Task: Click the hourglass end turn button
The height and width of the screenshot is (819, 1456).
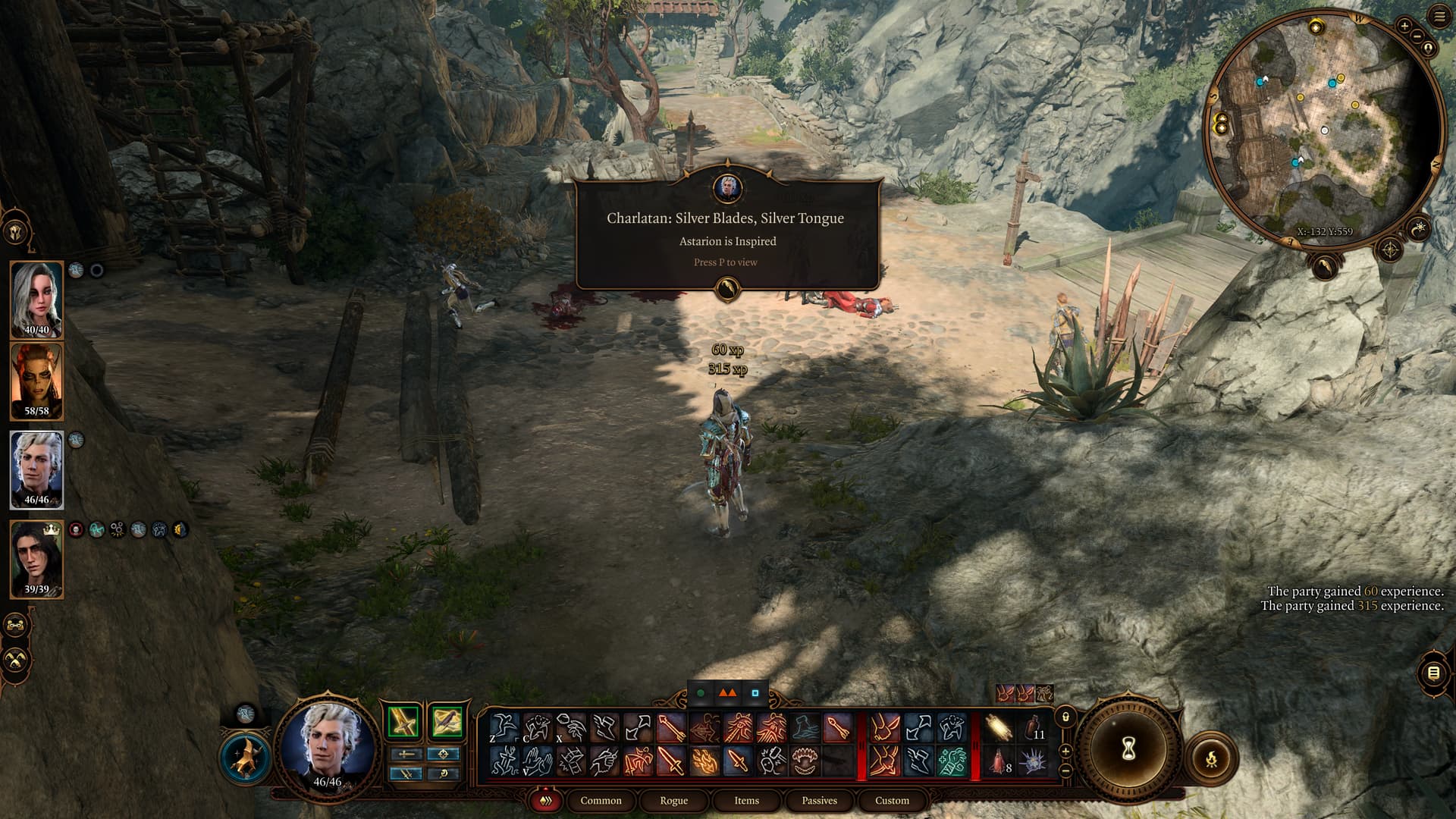Action: point(1128,750)
